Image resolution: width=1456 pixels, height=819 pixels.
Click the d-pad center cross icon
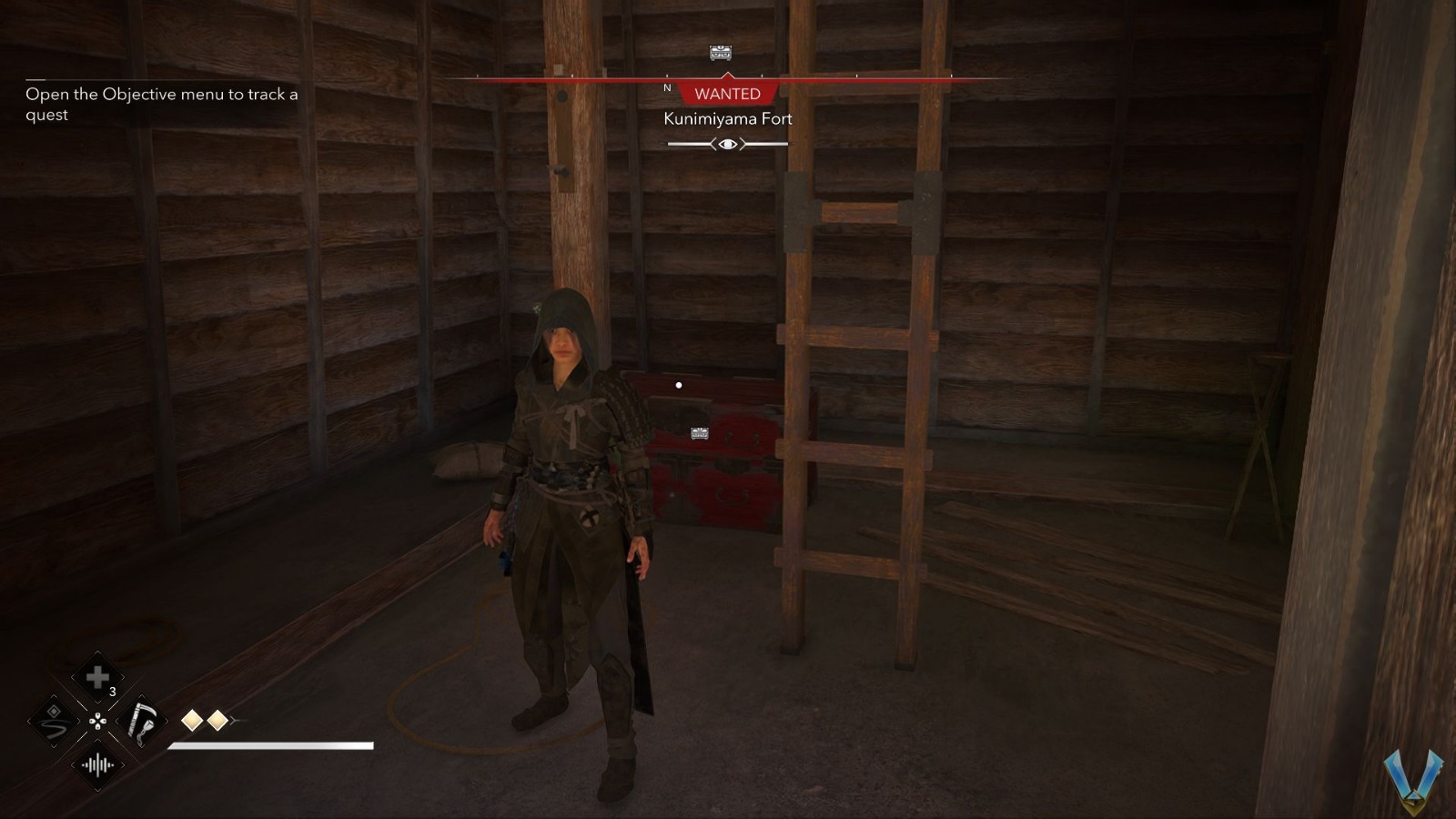point(96,723)
